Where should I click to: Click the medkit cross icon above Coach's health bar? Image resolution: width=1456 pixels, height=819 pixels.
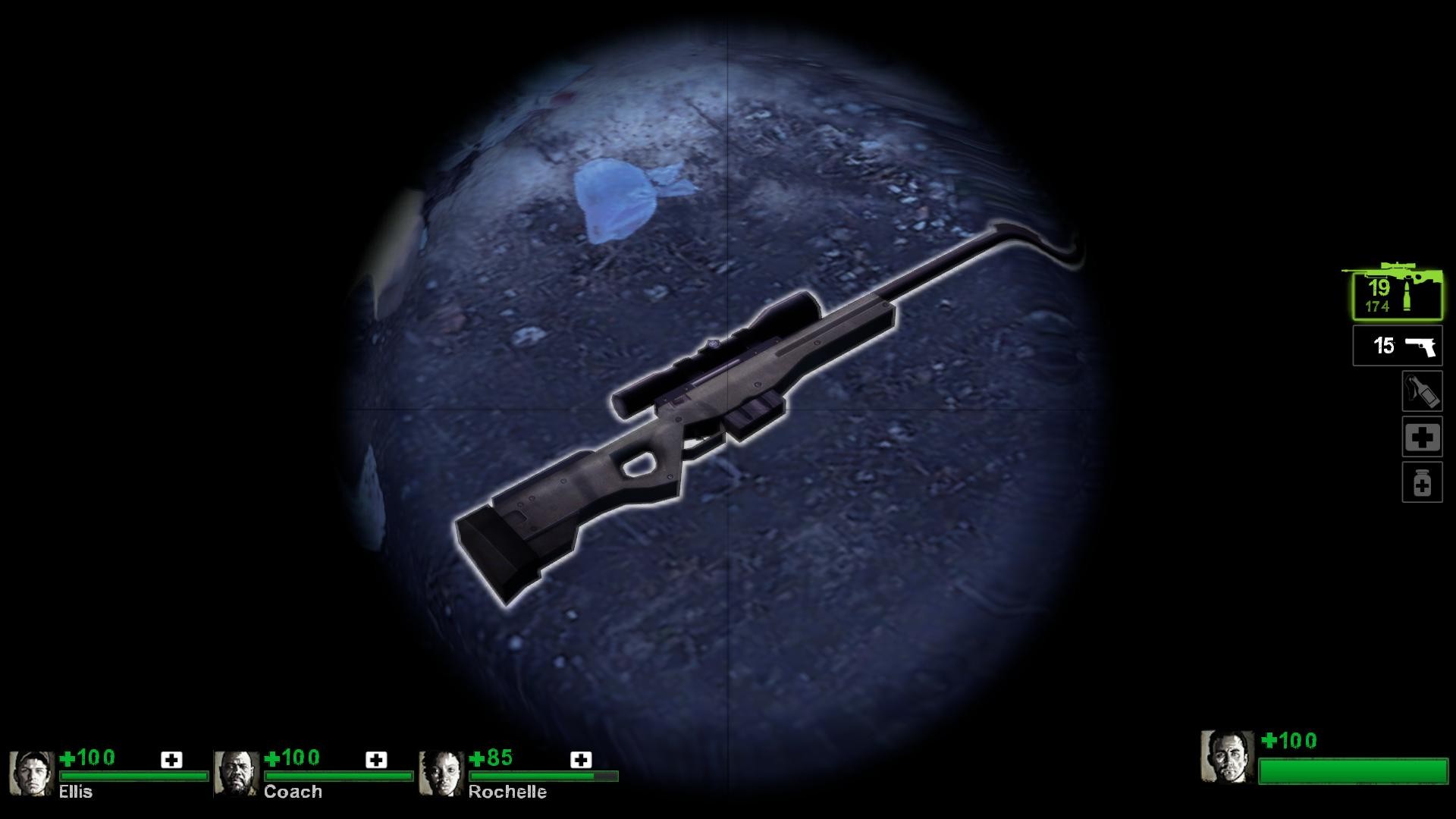(375, 758)
